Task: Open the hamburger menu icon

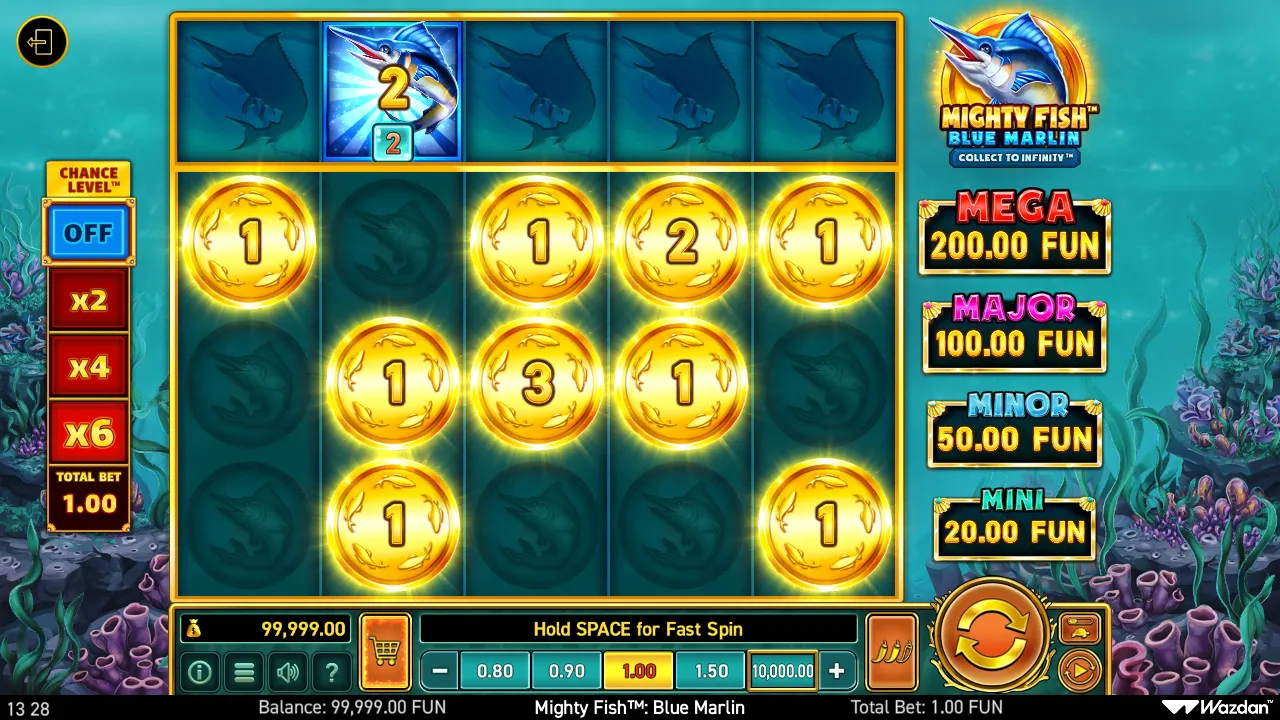Action: [x=243, y=672]
